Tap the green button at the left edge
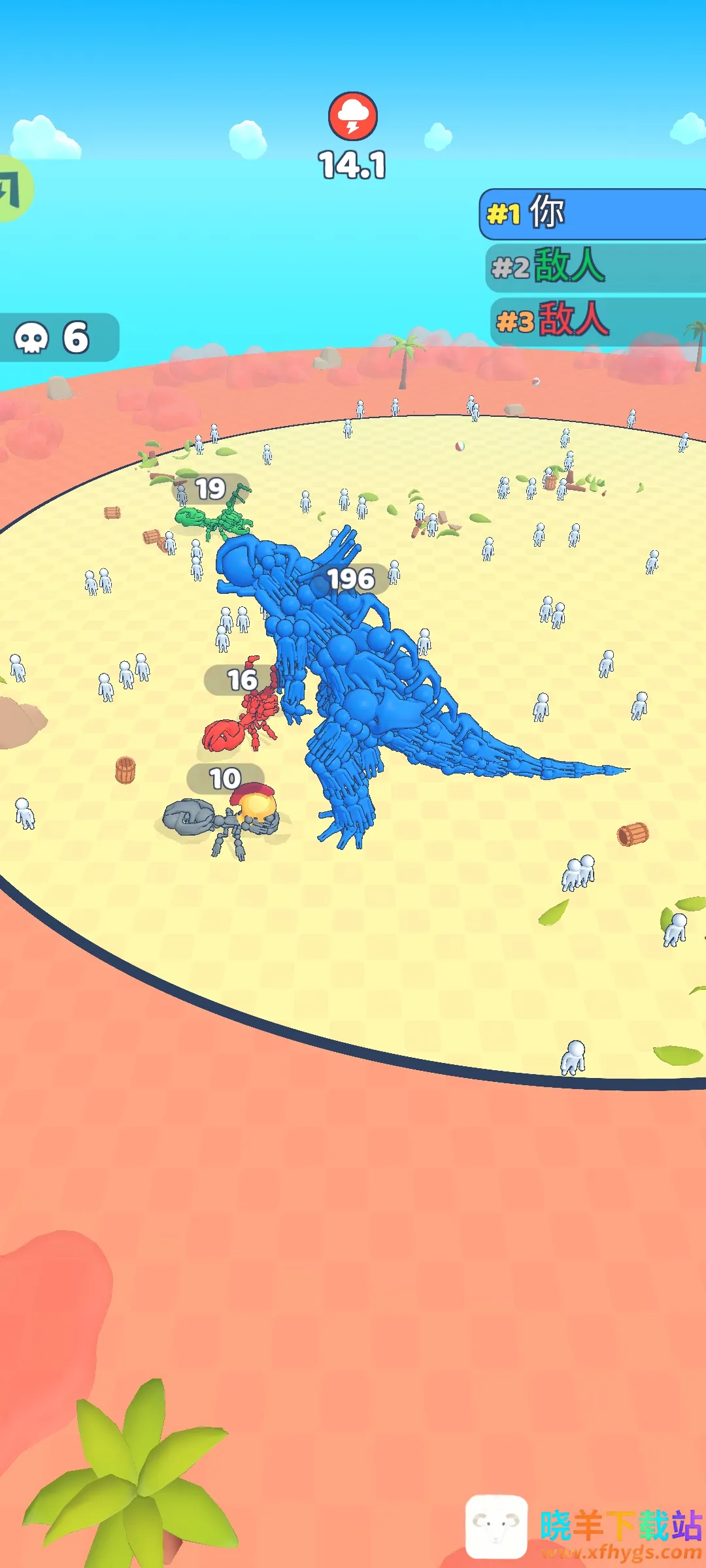The height and width of the screenshot is (1568, 706). 13,189
